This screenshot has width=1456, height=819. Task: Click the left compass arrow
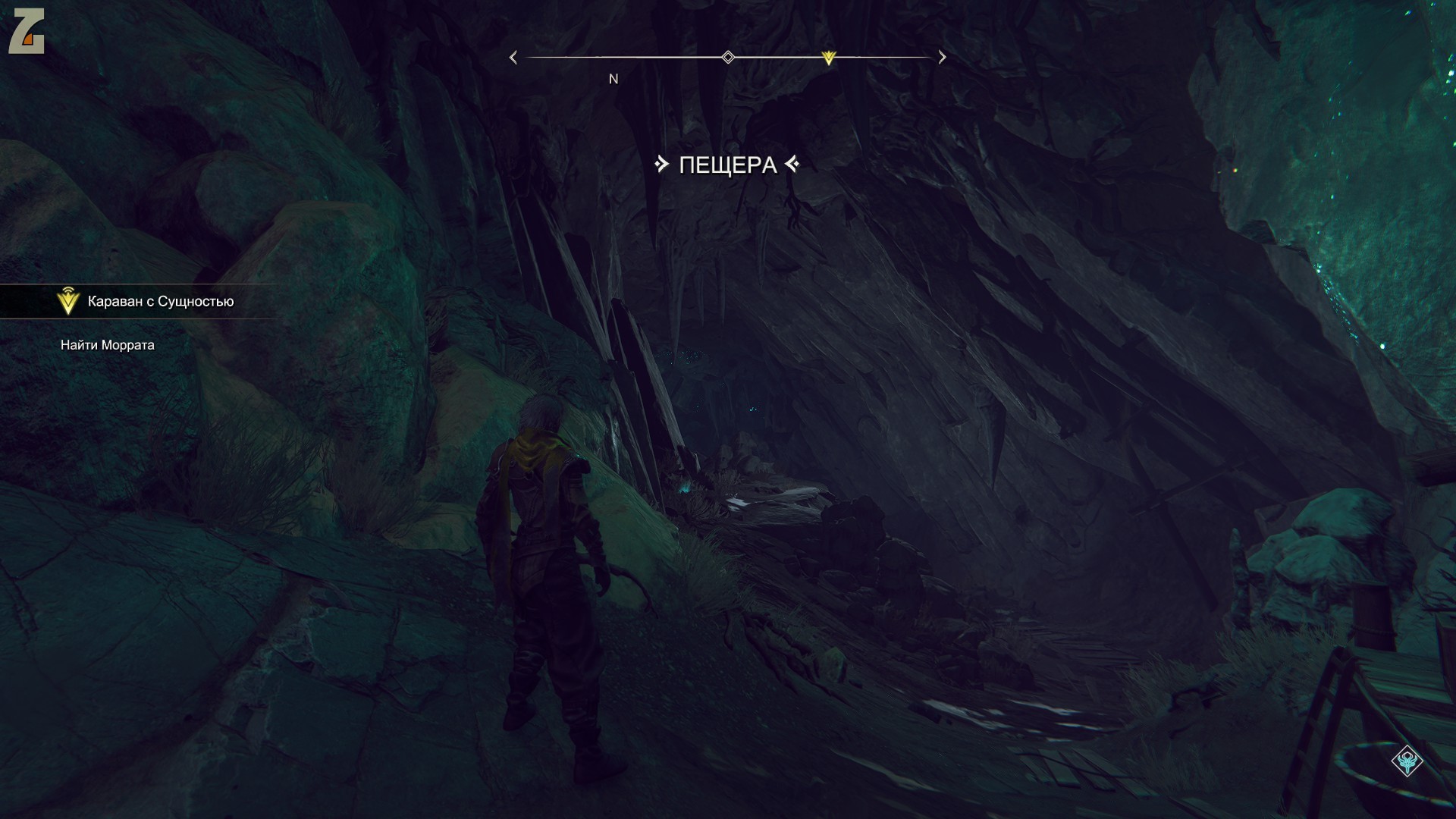tap(513, 58)
